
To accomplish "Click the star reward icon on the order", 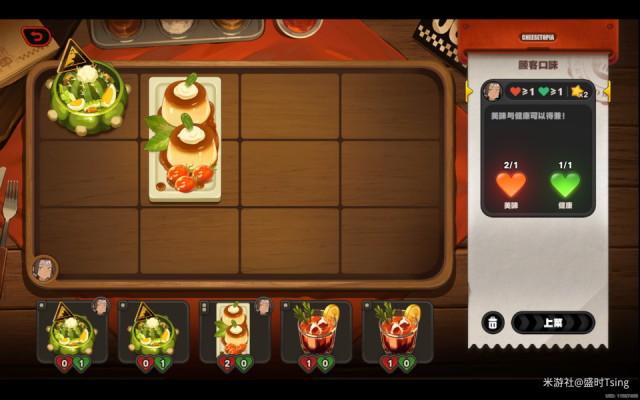I will point(578,92).
